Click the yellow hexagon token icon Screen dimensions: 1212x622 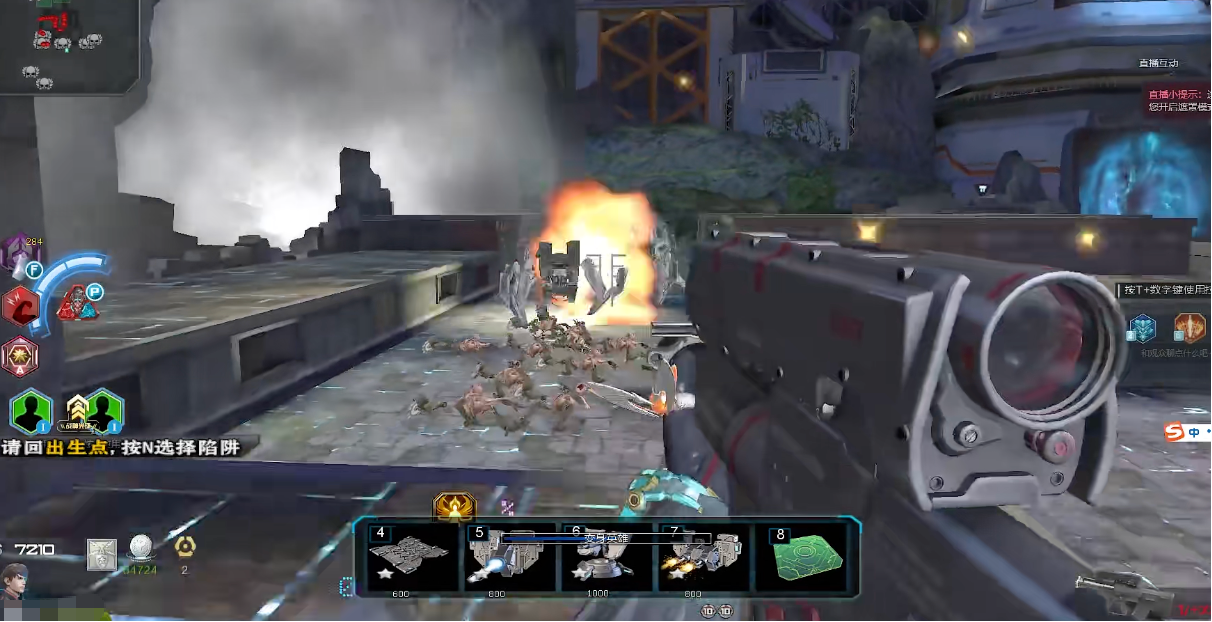[184, 546]
